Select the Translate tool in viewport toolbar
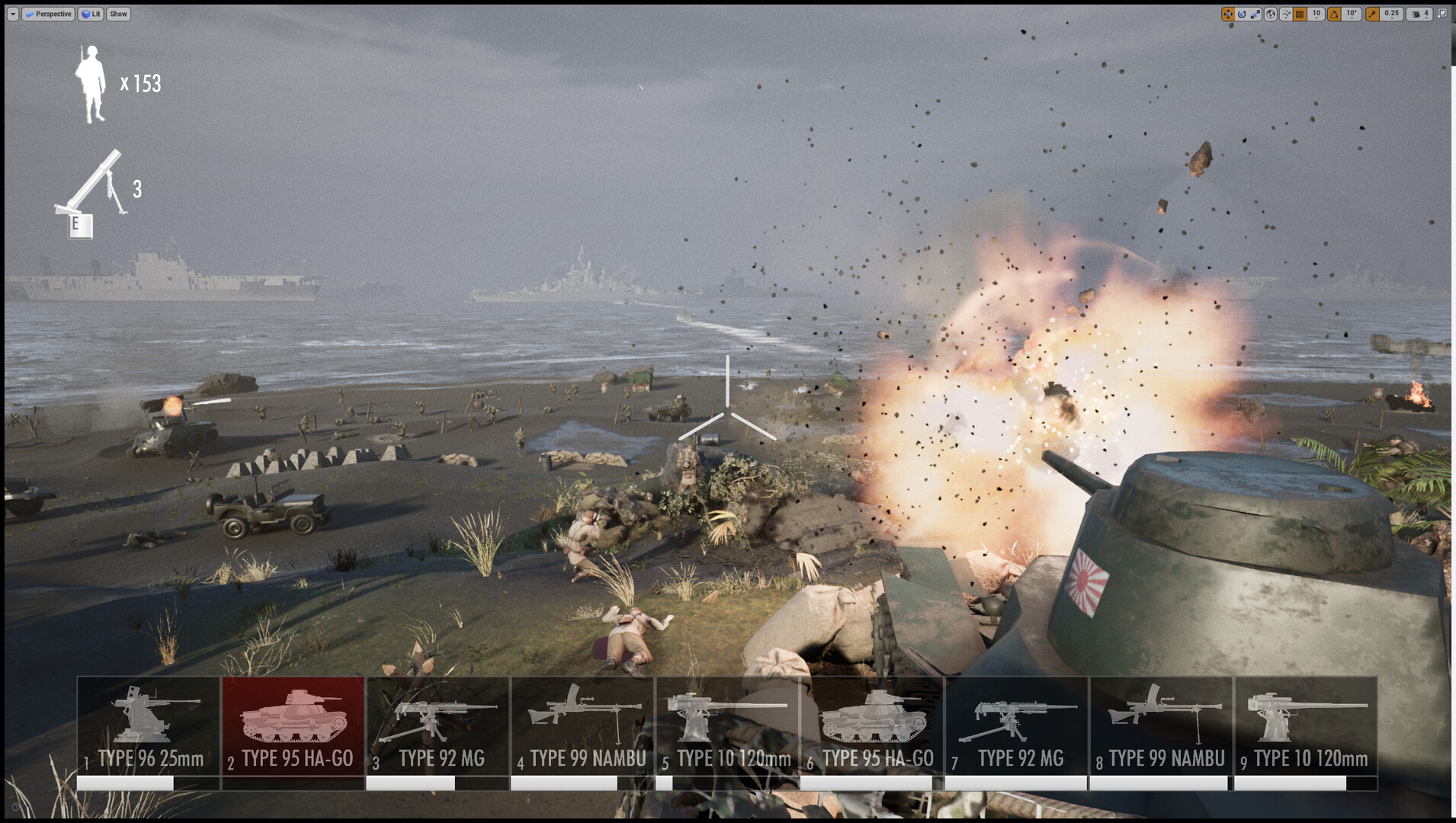Screen dimensions: 1456x823 (x=1228, y=14)
